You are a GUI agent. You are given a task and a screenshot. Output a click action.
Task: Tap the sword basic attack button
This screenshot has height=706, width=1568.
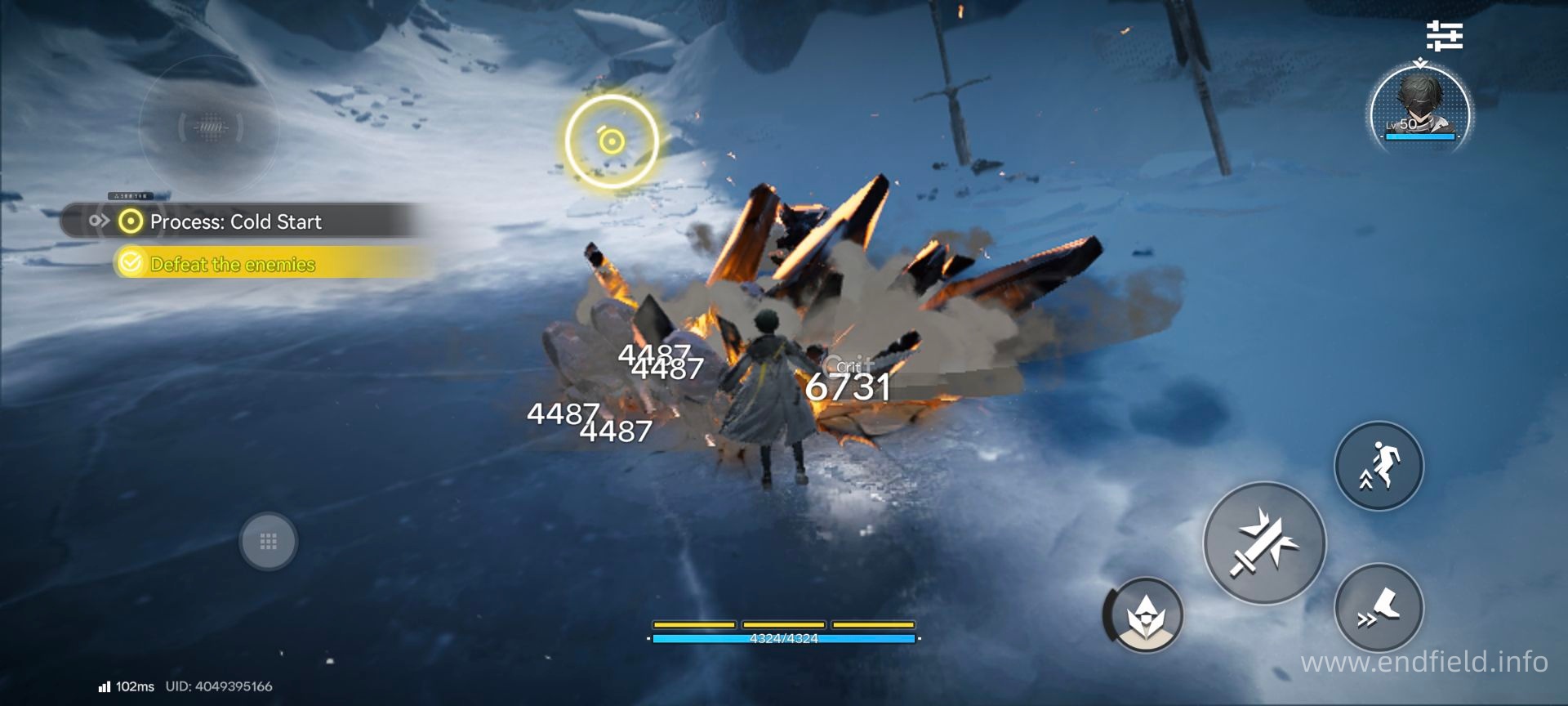point(1264,543)
